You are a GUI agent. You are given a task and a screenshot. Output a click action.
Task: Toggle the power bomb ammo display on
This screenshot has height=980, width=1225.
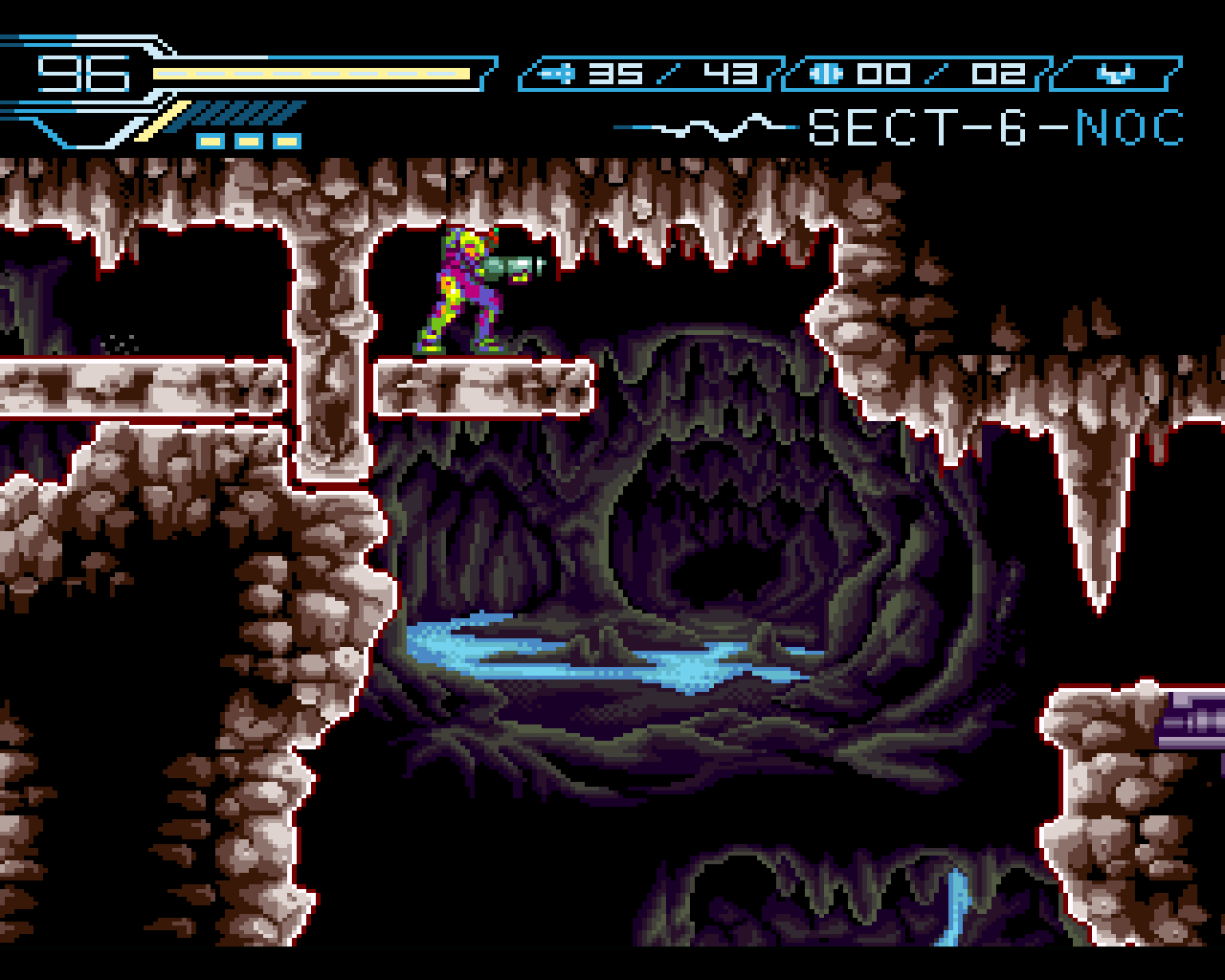943,74
